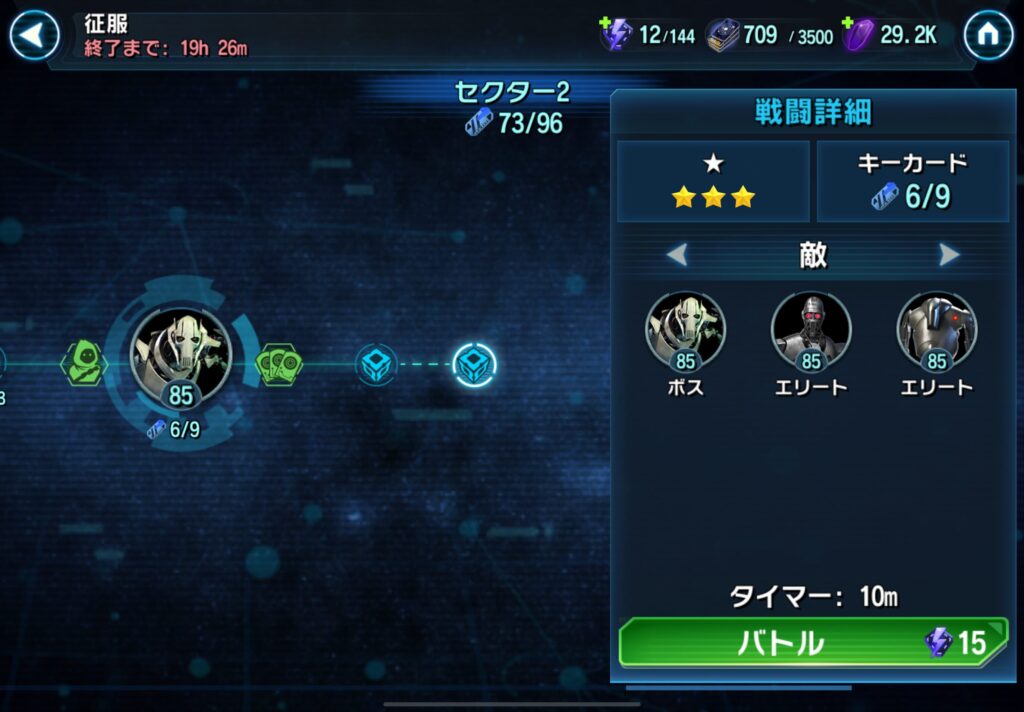Inspect the B2 battle droid elite portrait
This screenshot has height=712, width=1024.
point(937,329)
